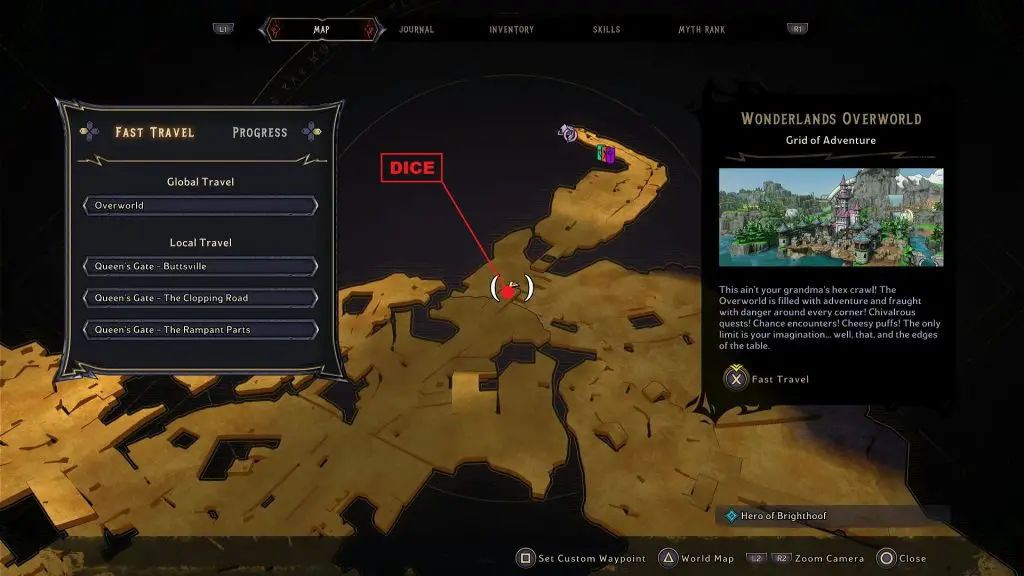1024x576 pixels.
Task: Select the Fast Travel panel tab
Action: tap(154, 132)
